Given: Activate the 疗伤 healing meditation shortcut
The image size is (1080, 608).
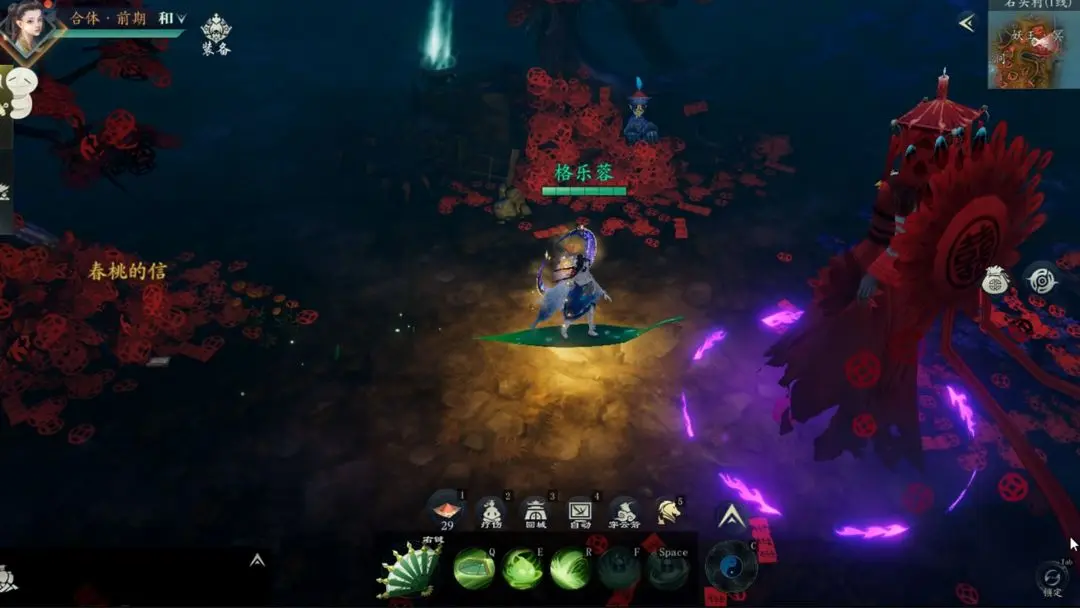Looking at the screenshot, I should tap(490, 512).
